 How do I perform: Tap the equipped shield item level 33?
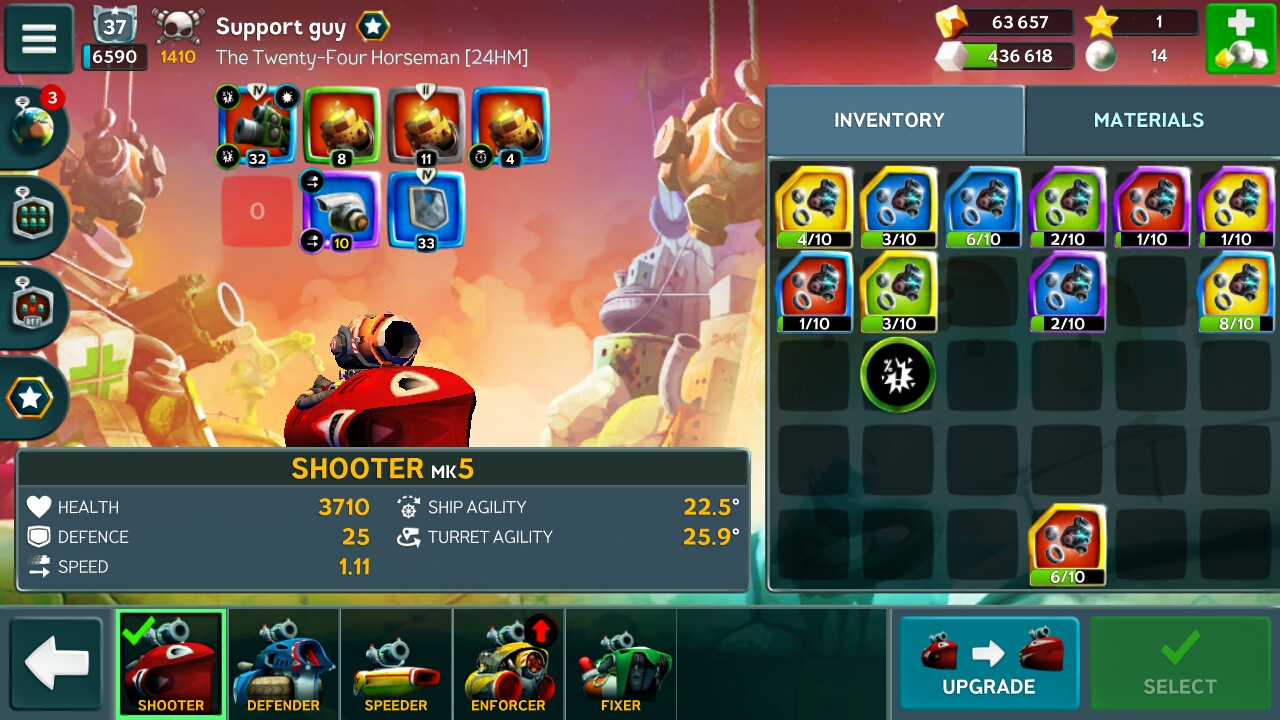(426, 210)
